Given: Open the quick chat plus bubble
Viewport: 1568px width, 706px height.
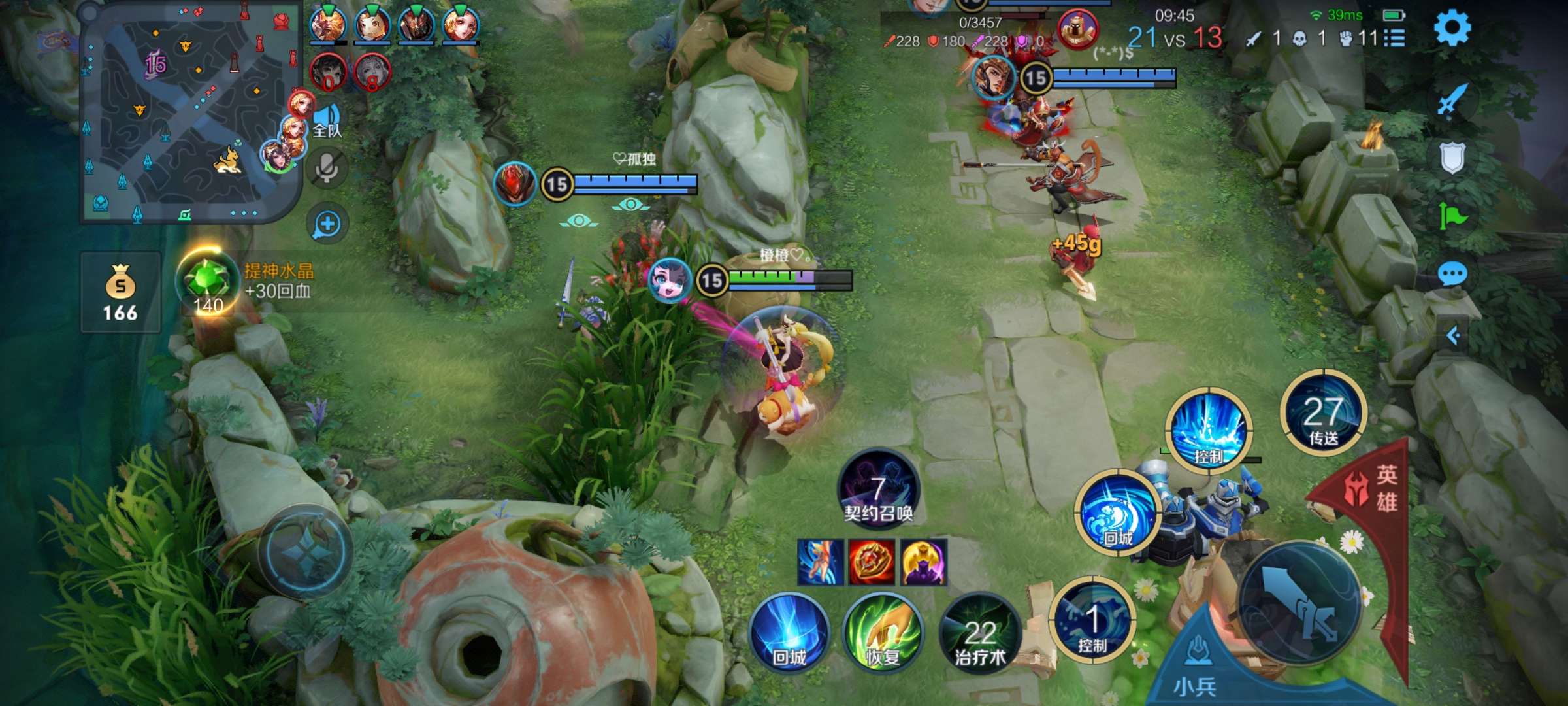Looking at the screenshot, I should tap(327, 224).
